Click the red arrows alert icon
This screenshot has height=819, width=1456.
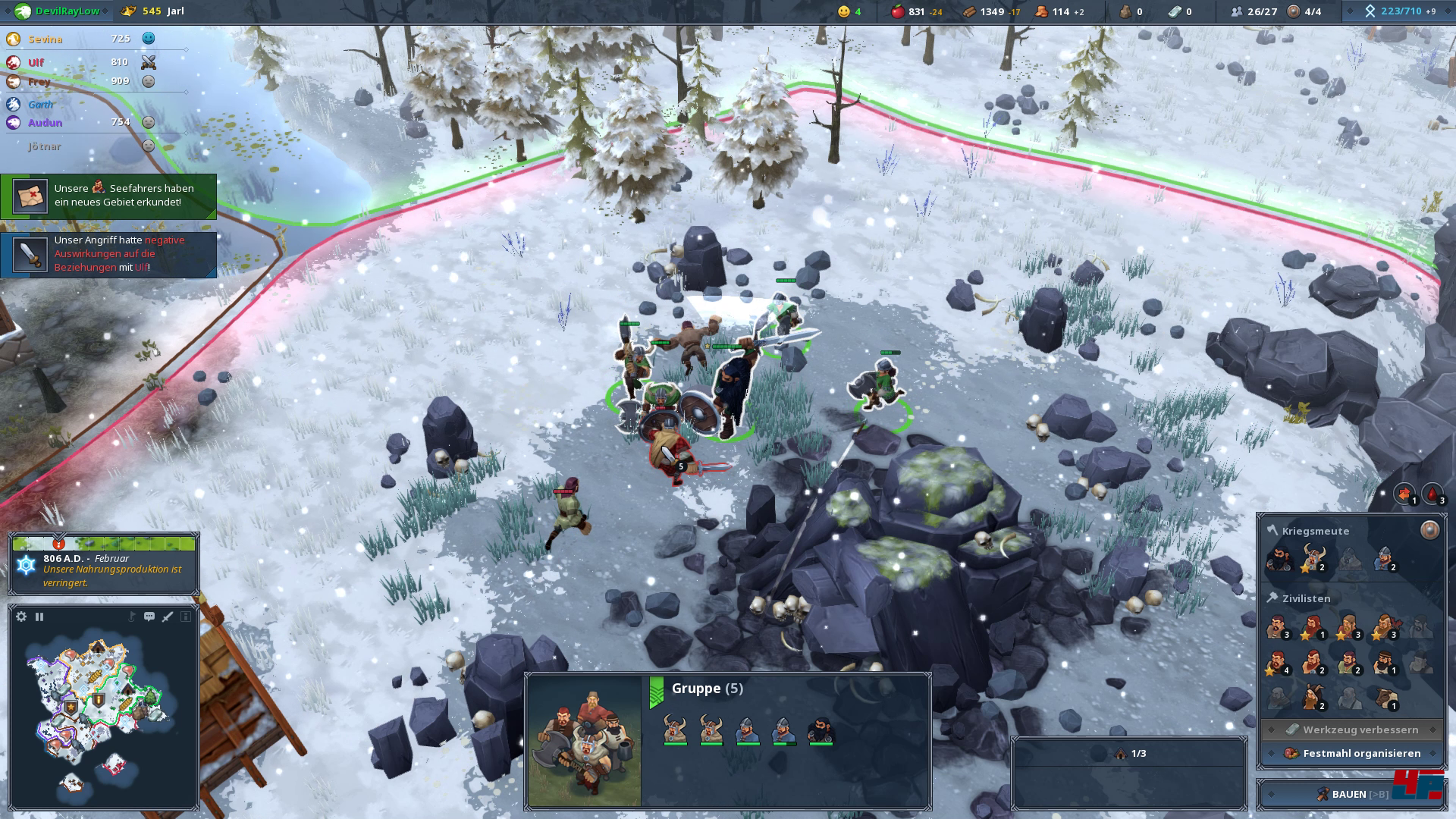point(1404,494)
